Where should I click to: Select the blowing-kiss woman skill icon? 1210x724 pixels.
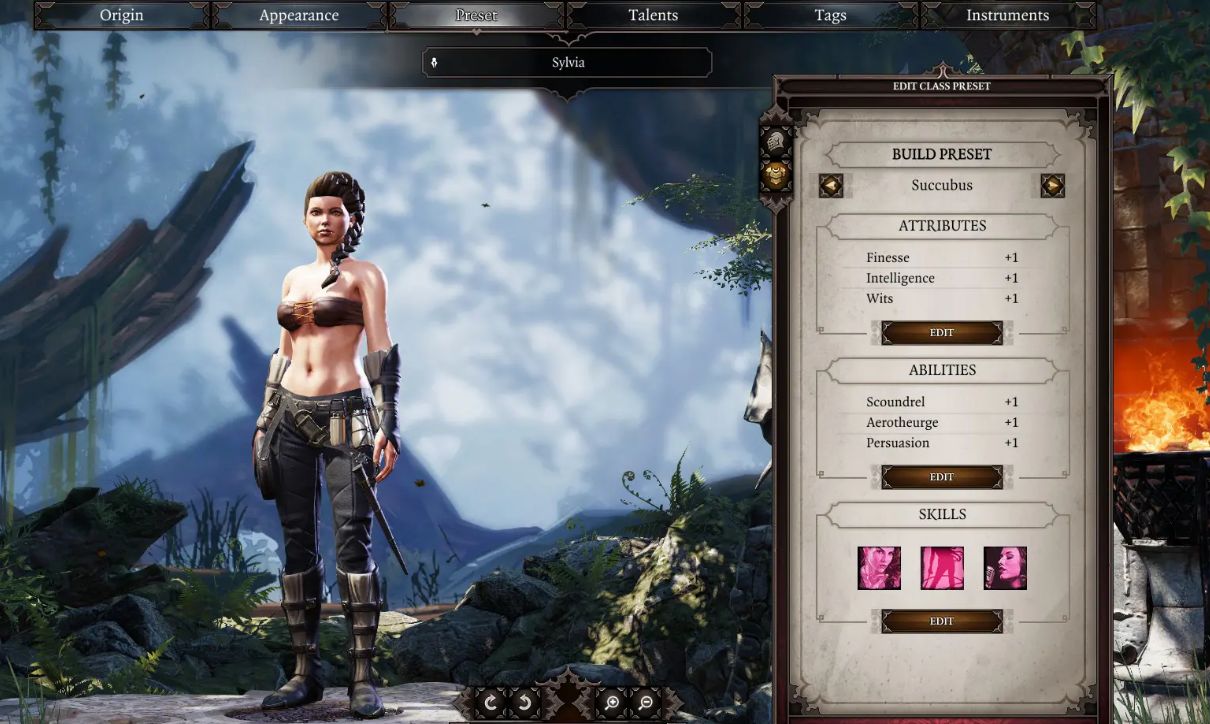(879, 568)
